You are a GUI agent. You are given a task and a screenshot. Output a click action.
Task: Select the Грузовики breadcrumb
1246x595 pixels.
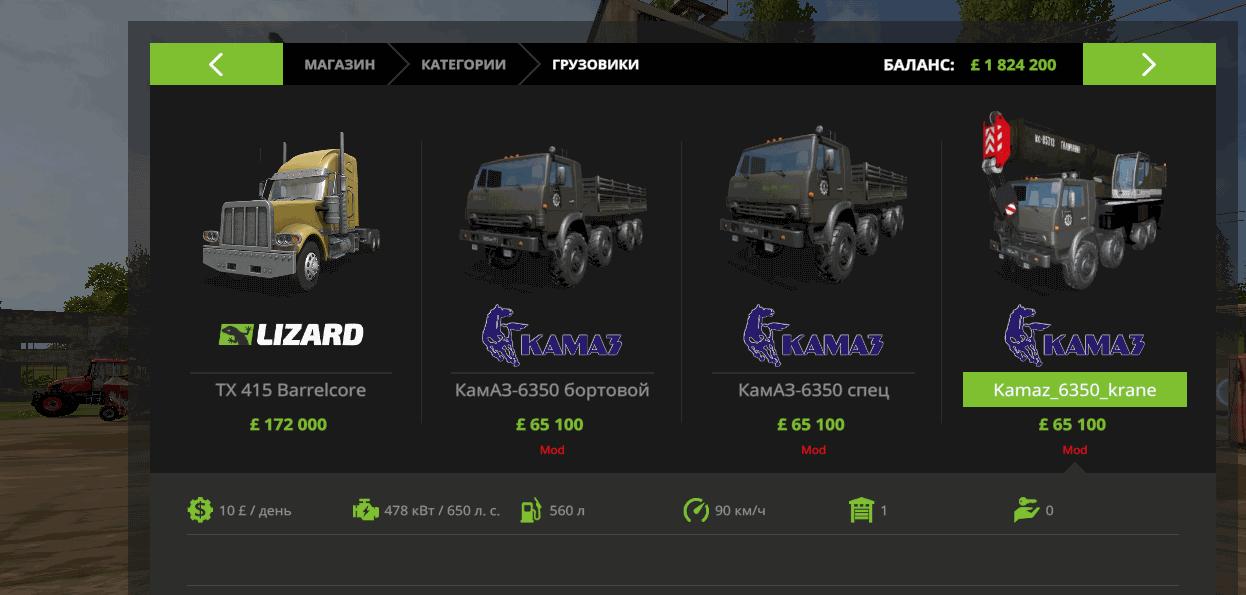(x=595, y=65)
